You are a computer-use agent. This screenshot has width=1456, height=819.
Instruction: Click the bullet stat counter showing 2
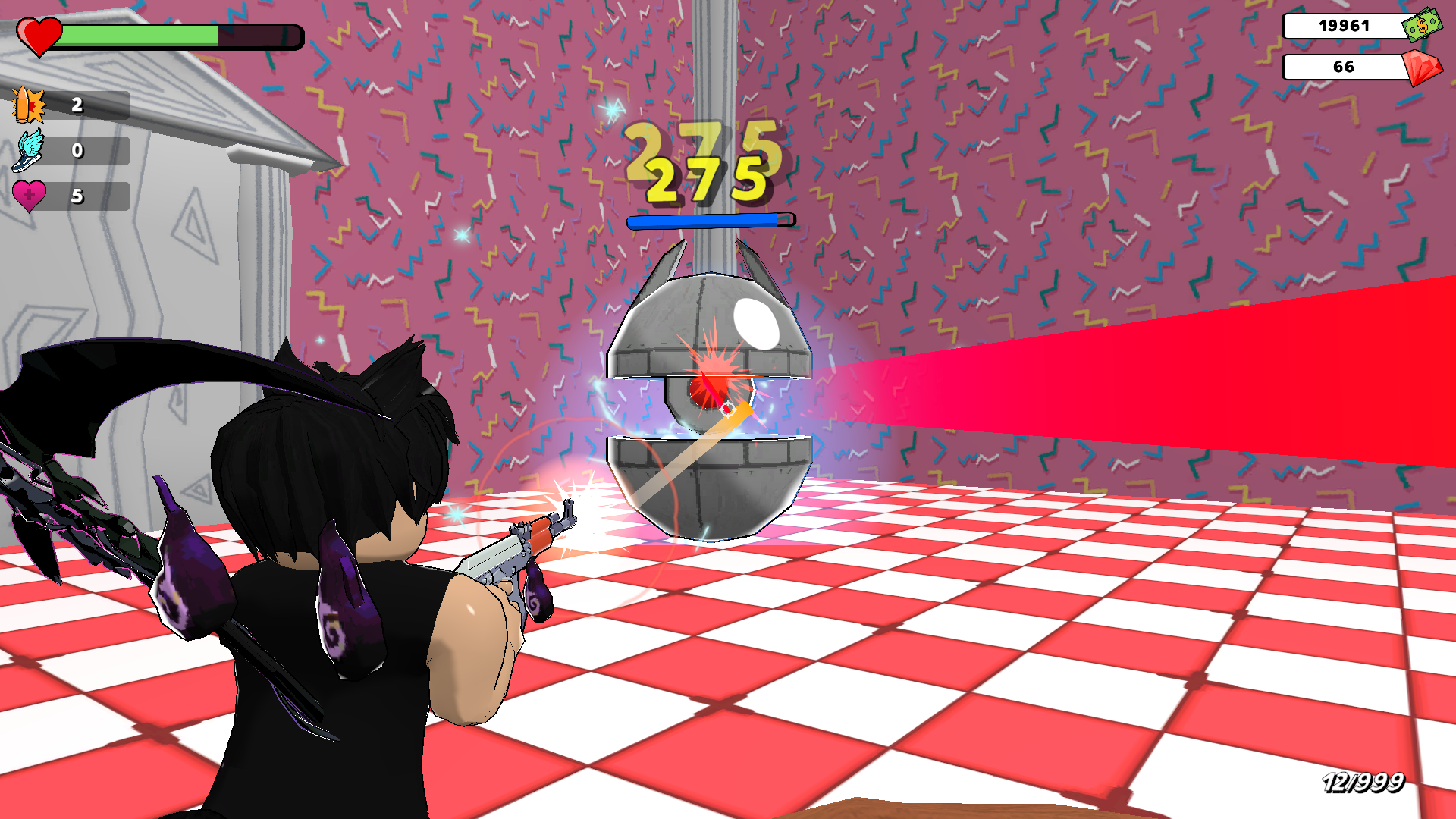tap(76, 106)
